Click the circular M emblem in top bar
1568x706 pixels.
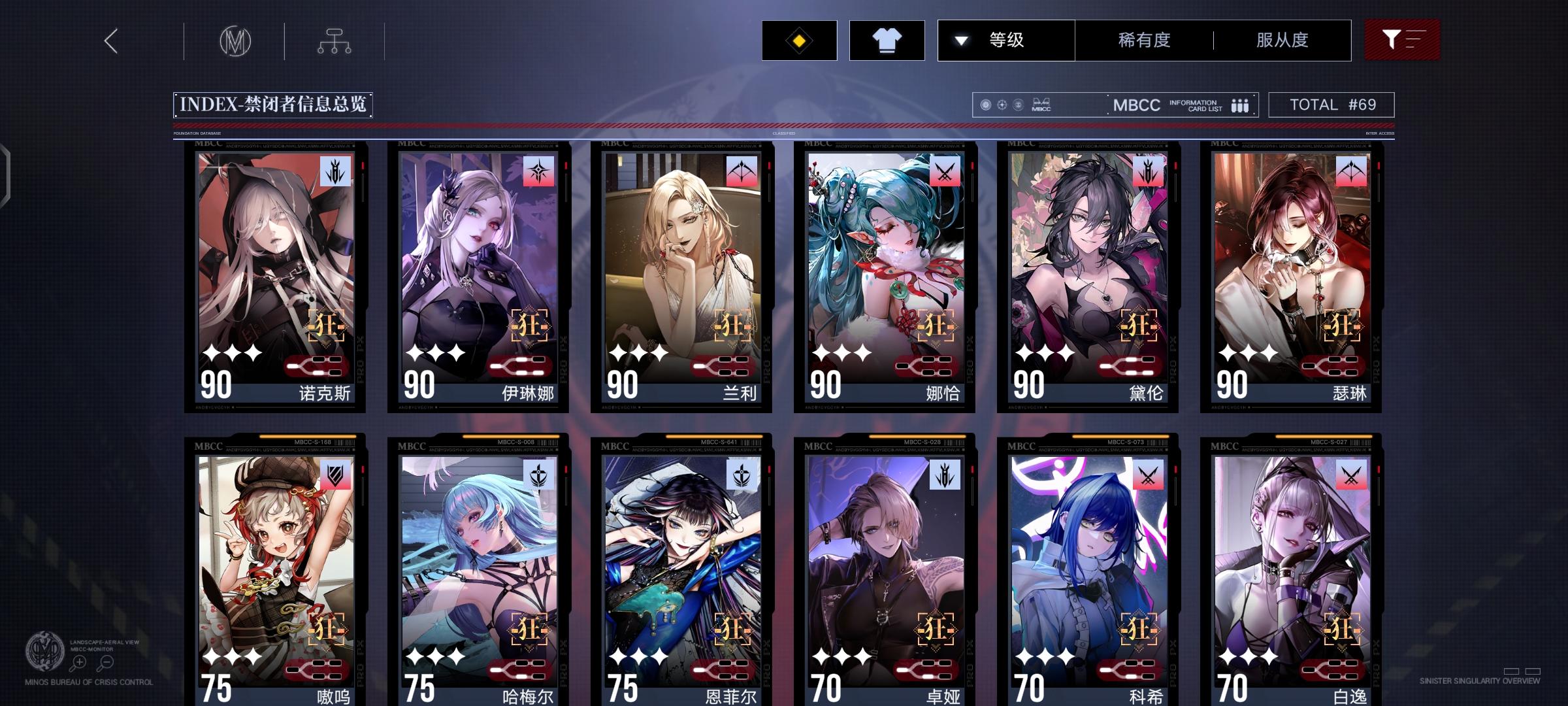(x=235, y=41)
